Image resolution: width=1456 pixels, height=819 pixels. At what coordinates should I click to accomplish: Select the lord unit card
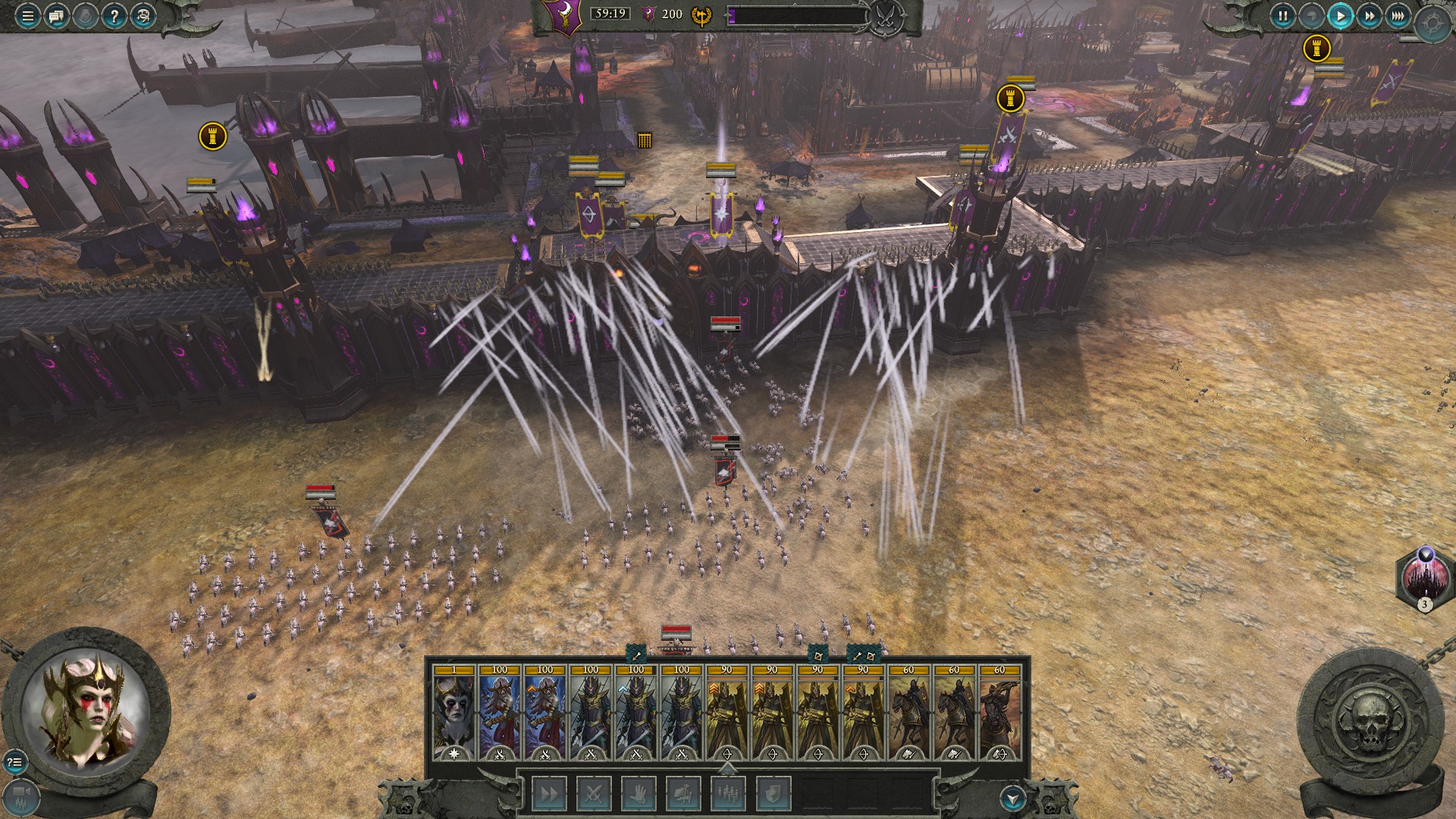coord(453,713)
